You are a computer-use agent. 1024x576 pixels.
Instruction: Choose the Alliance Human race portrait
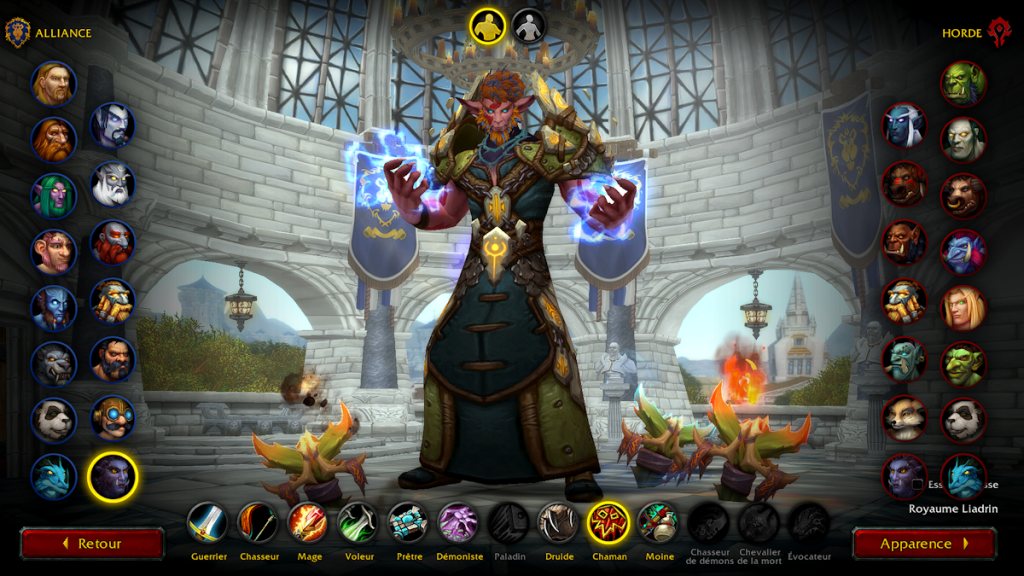(x=53, y=84)
